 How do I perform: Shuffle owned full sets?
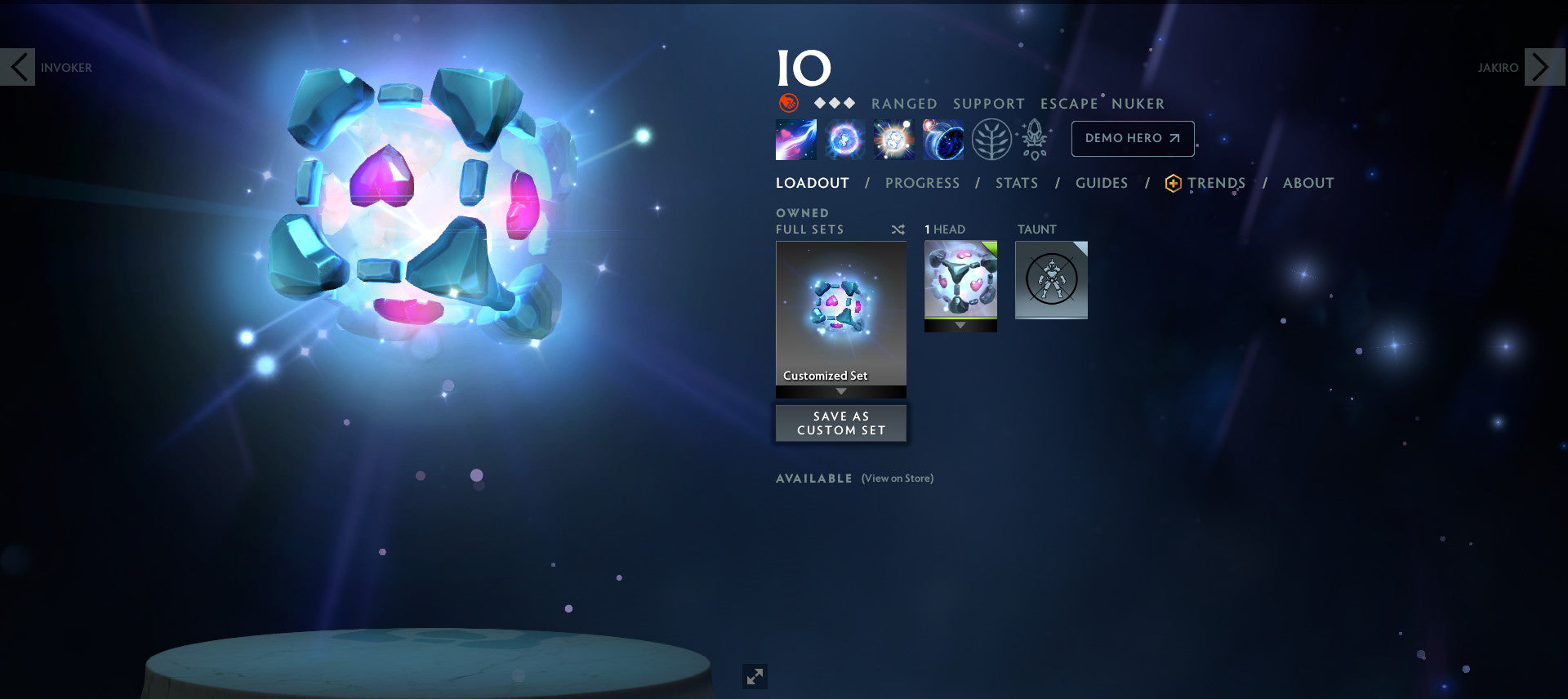point(898,229)
